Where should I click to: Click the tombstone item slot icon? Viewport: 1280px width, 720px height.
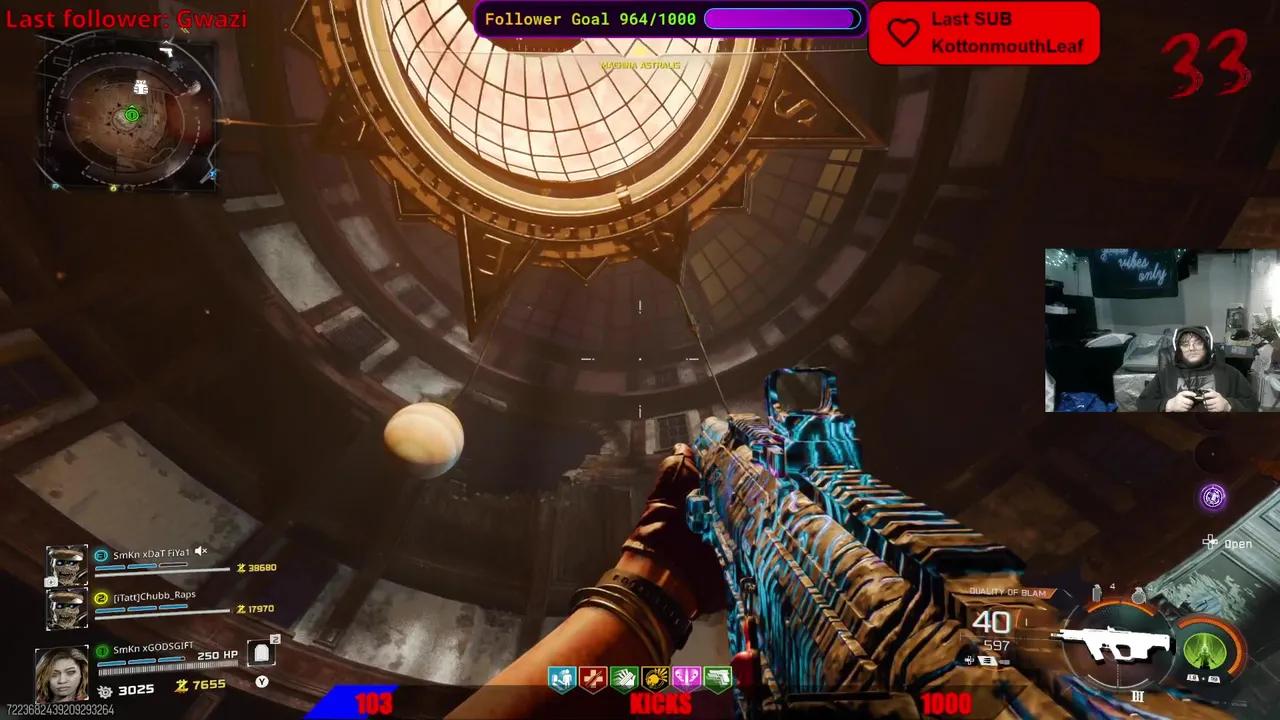coord(261,652)
